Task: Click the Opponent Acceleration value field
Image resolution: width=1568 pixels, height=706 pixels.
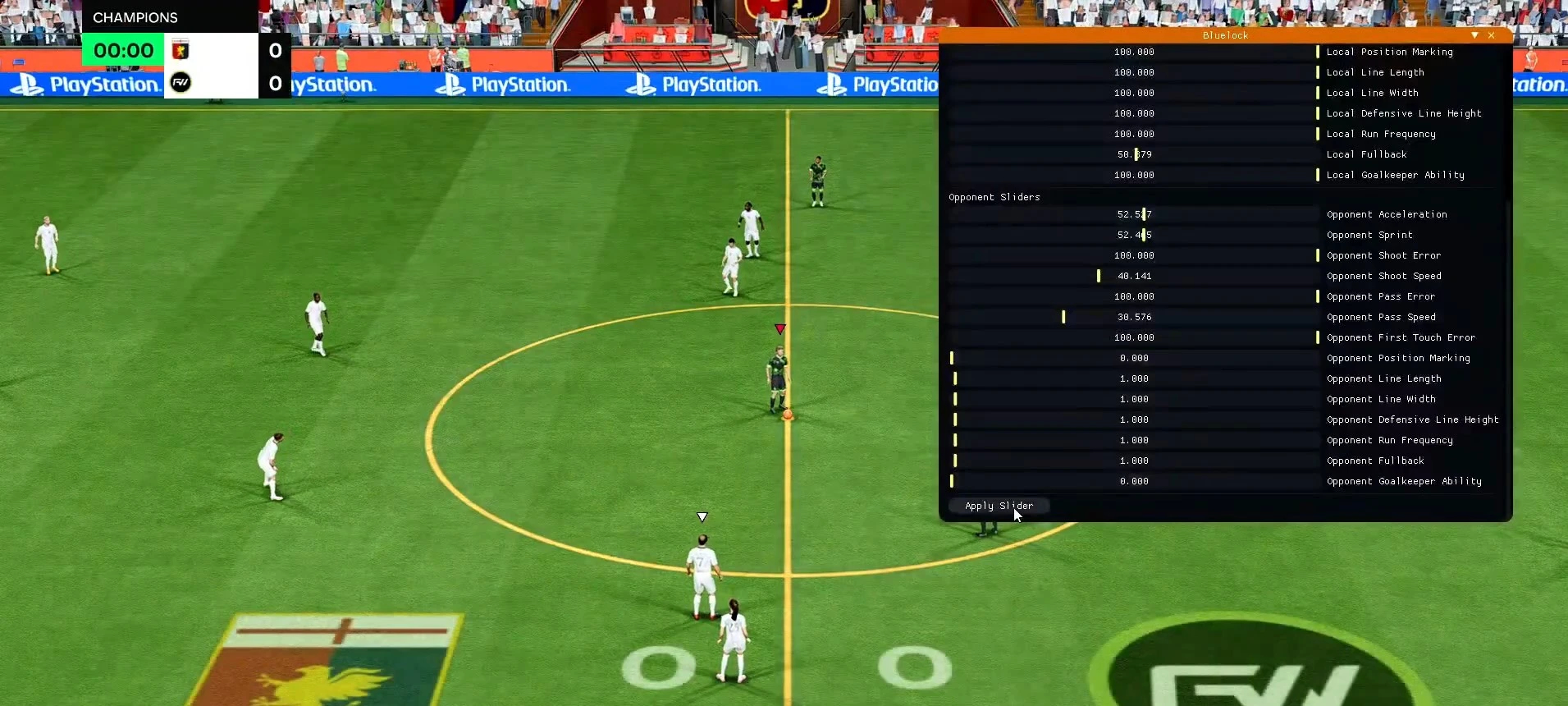Action: [x=1133, y=214]
